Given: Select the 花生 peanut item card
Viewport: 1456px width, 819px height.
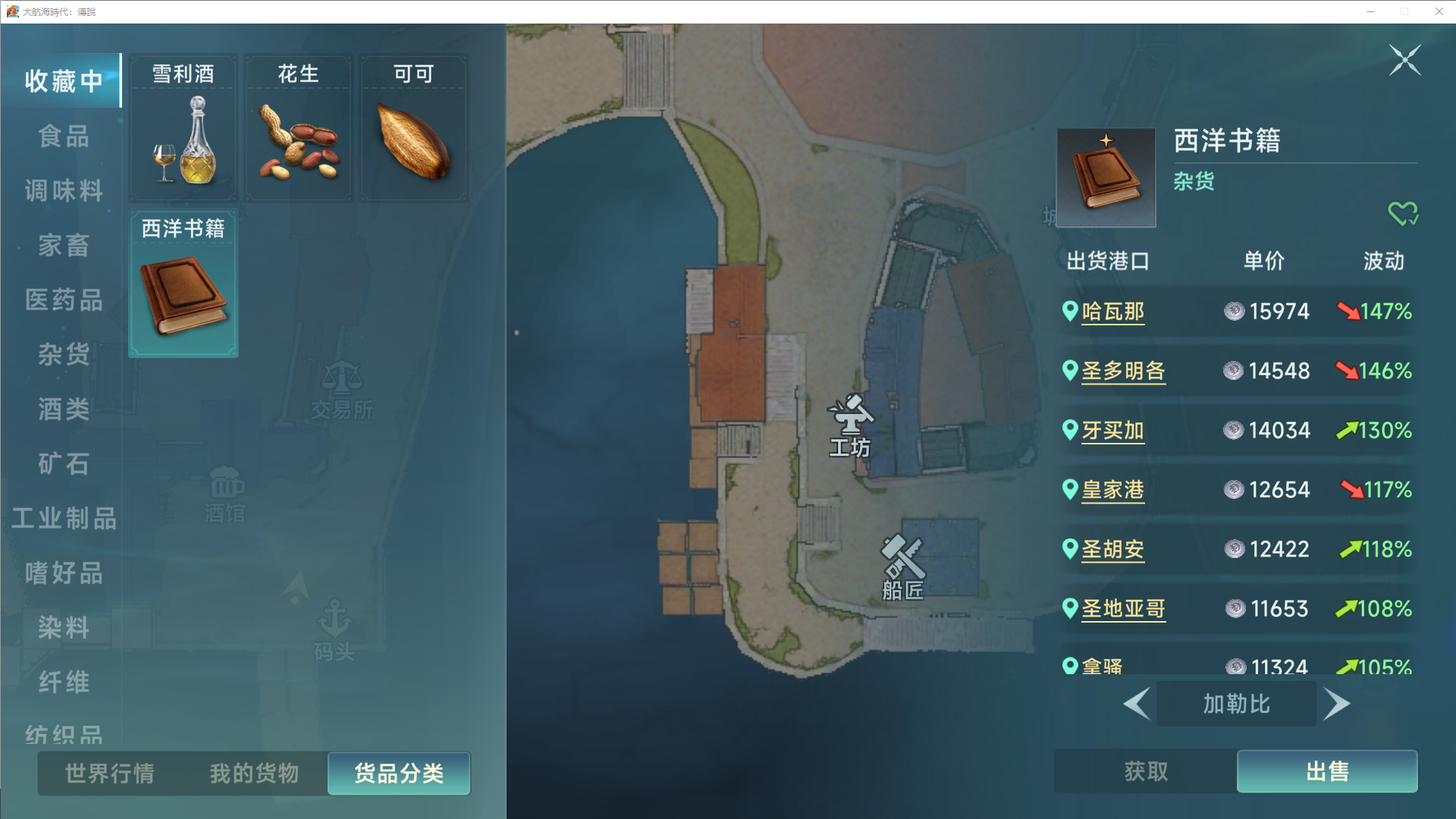Looking at the screenshot, I should click(x=297, y=127).
